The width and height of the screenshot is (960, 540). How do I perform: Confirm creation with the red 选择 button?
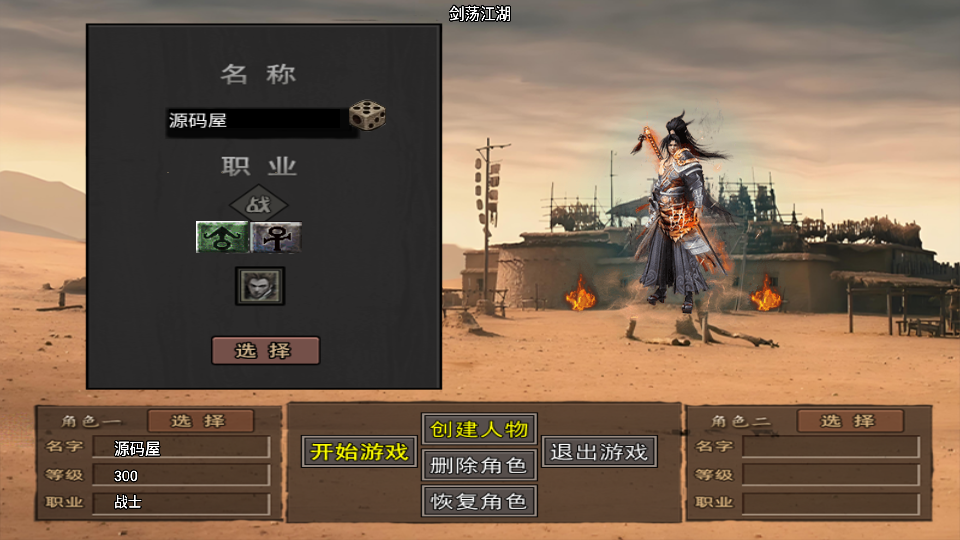pos(265,351)
